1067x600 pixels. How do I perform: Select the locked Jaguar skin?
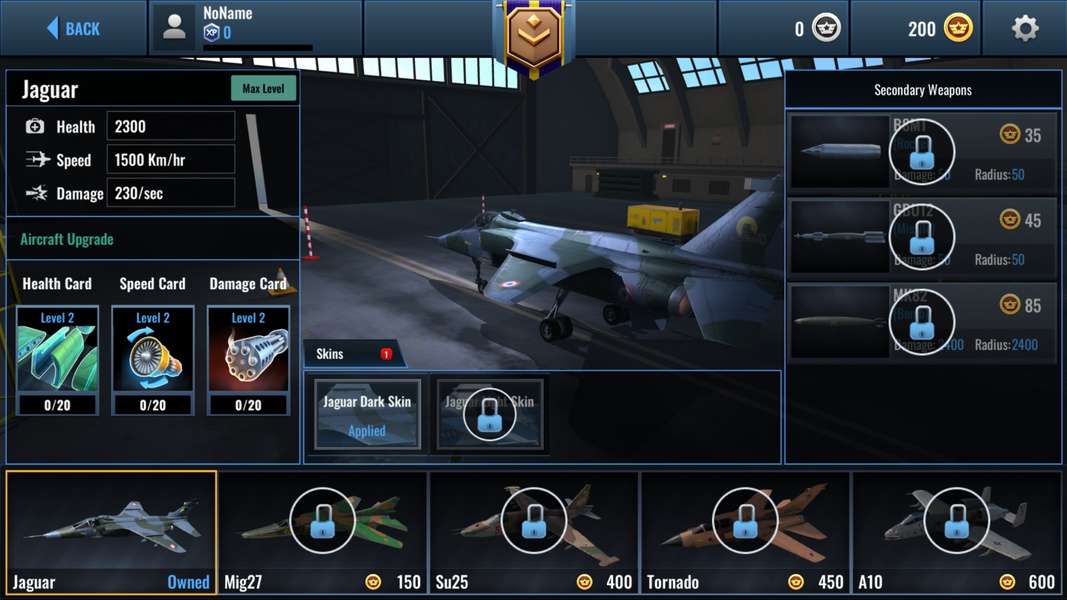pyautogui.click(x=490, y=414)
